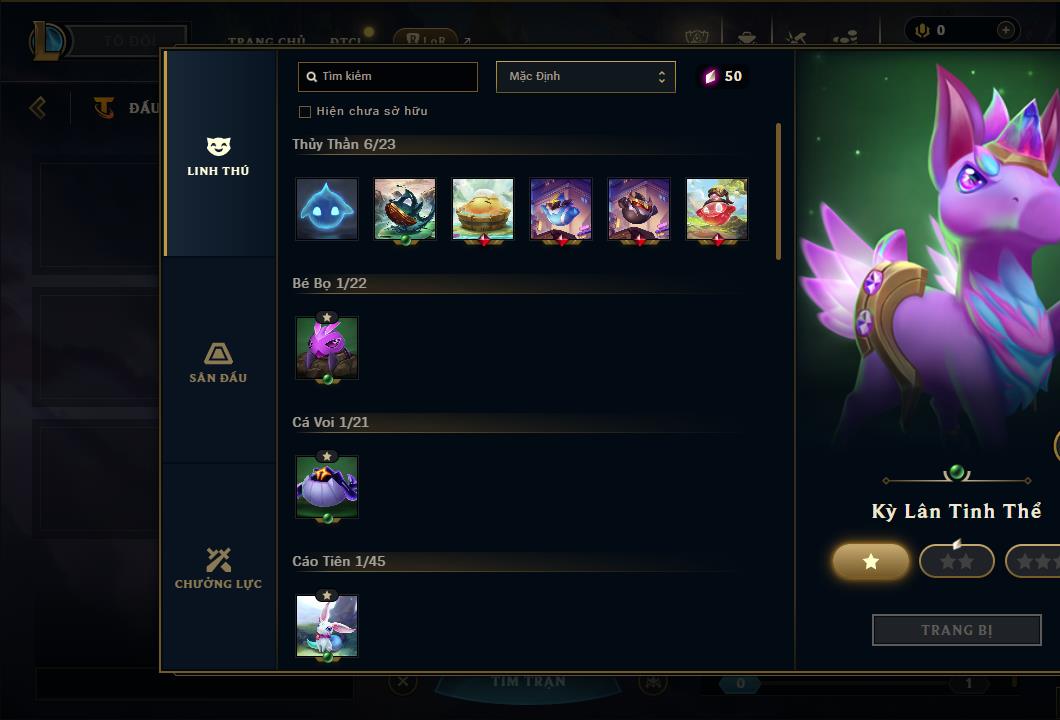
Task: Open the Mặc Định sort dropdown
Action: coord(585,77)
